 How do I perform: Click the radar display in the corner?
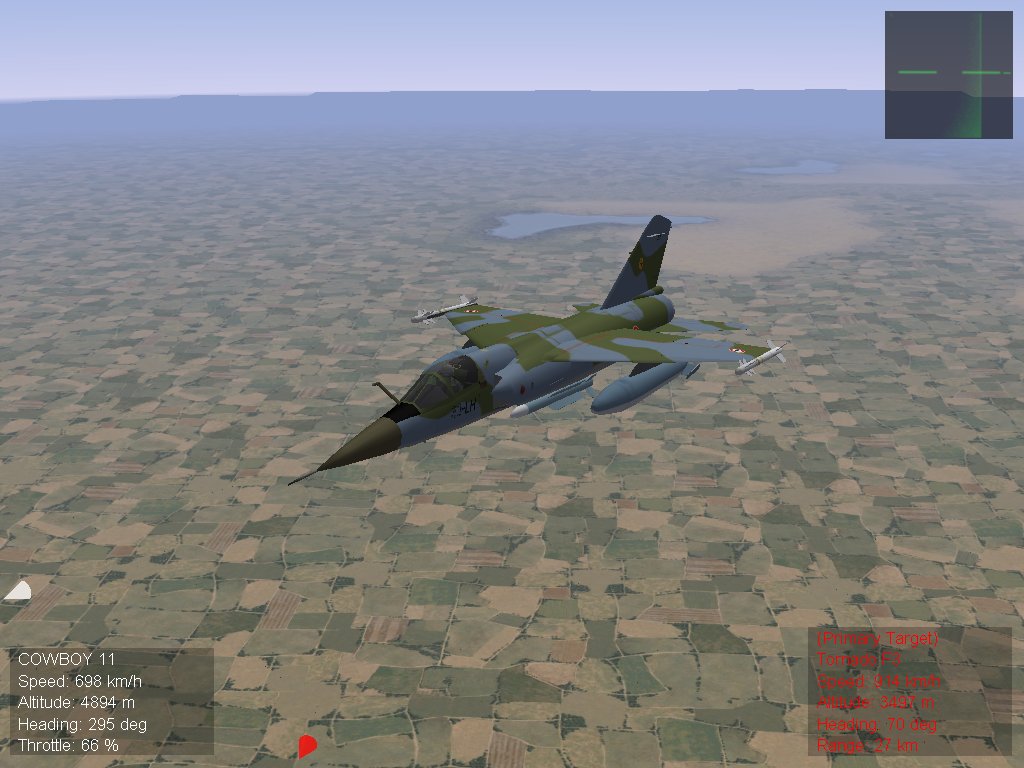[x=948, y=75]
